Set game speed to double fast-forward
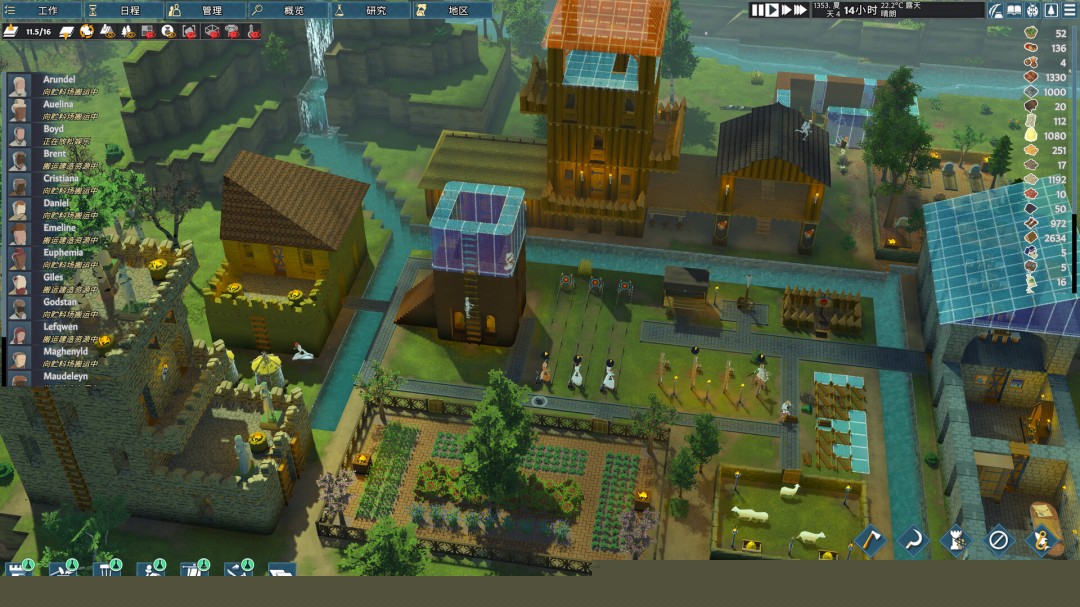Screen dimensions: 1080x607 (786, 10)
